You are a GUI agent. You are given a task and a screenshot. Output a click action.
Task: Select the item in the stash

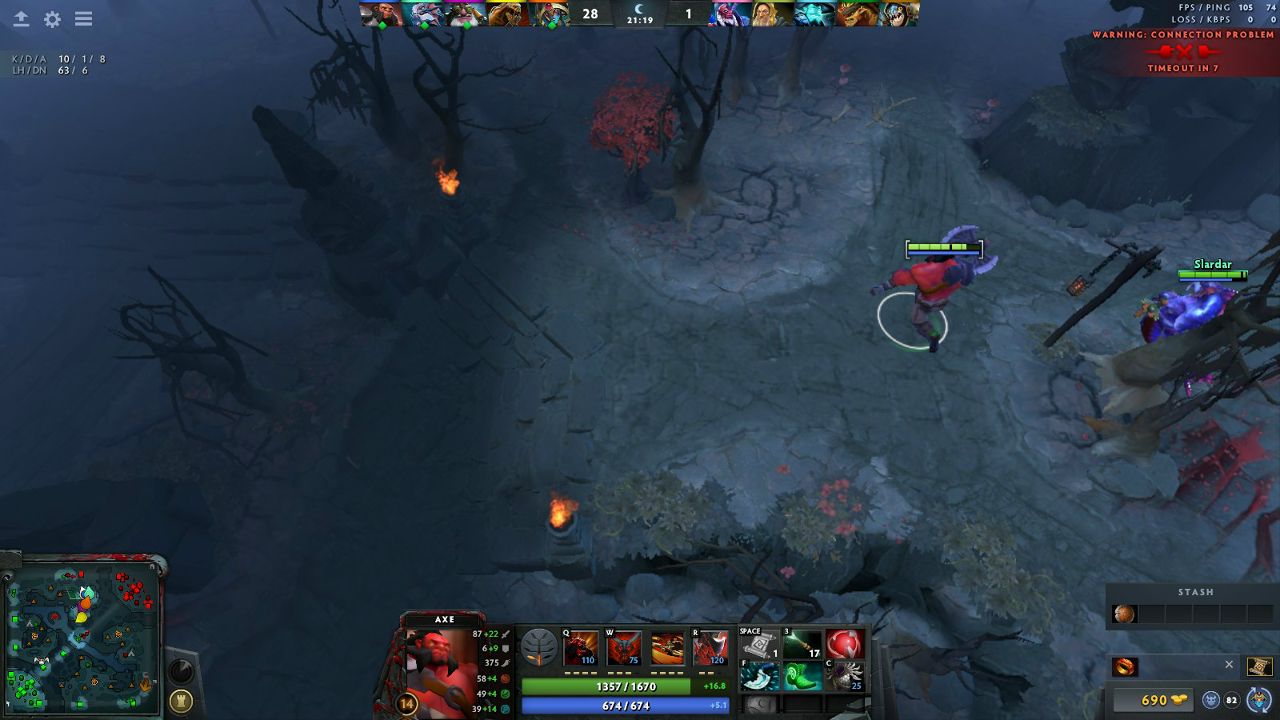[1125, 614]
